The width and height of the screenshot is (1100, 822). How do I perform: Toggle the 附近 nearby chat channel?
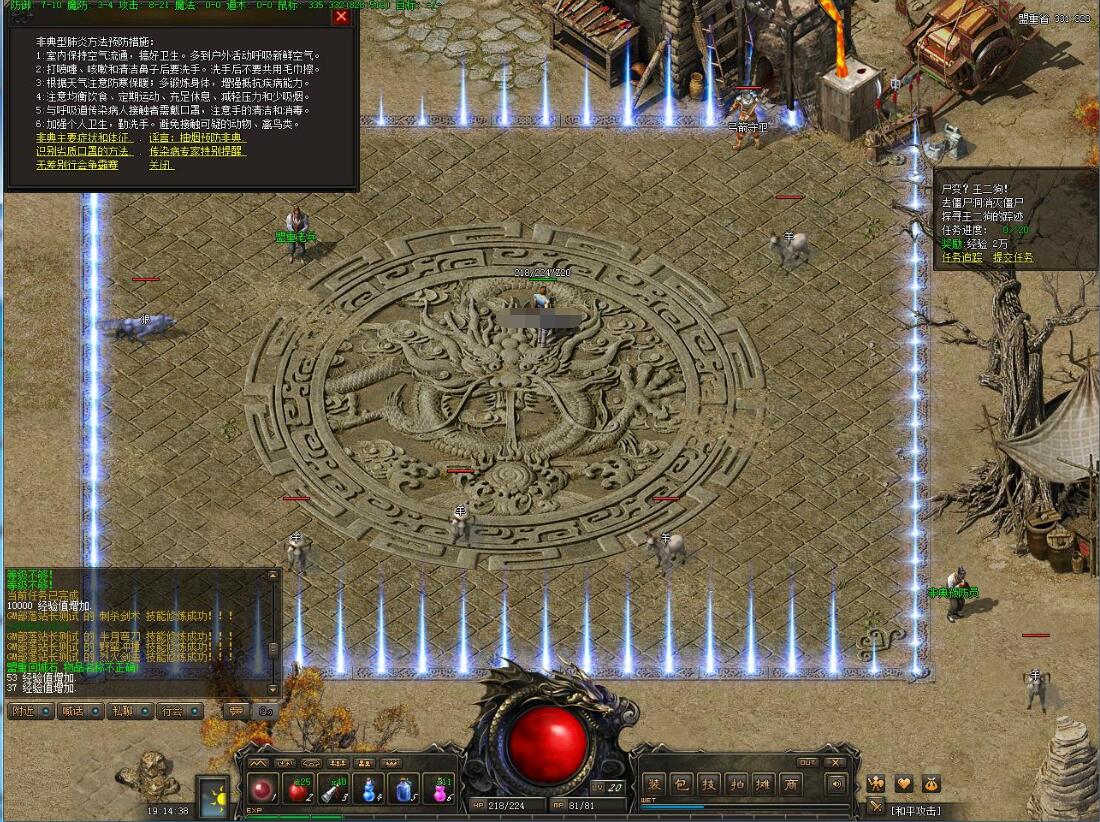[x=29, y=711]
